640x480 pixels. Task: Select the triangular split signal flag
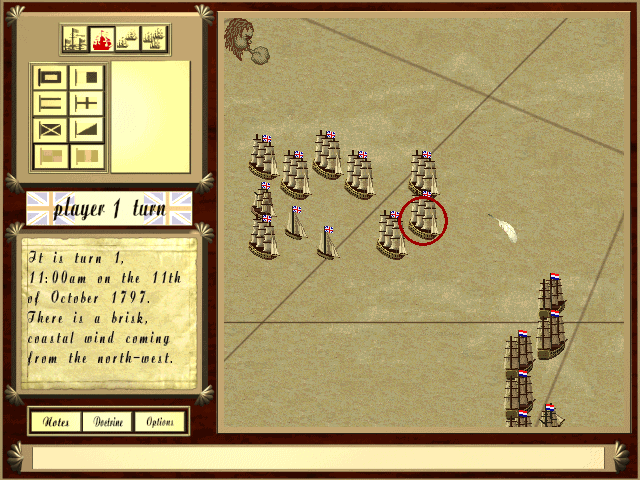[86, 129]
